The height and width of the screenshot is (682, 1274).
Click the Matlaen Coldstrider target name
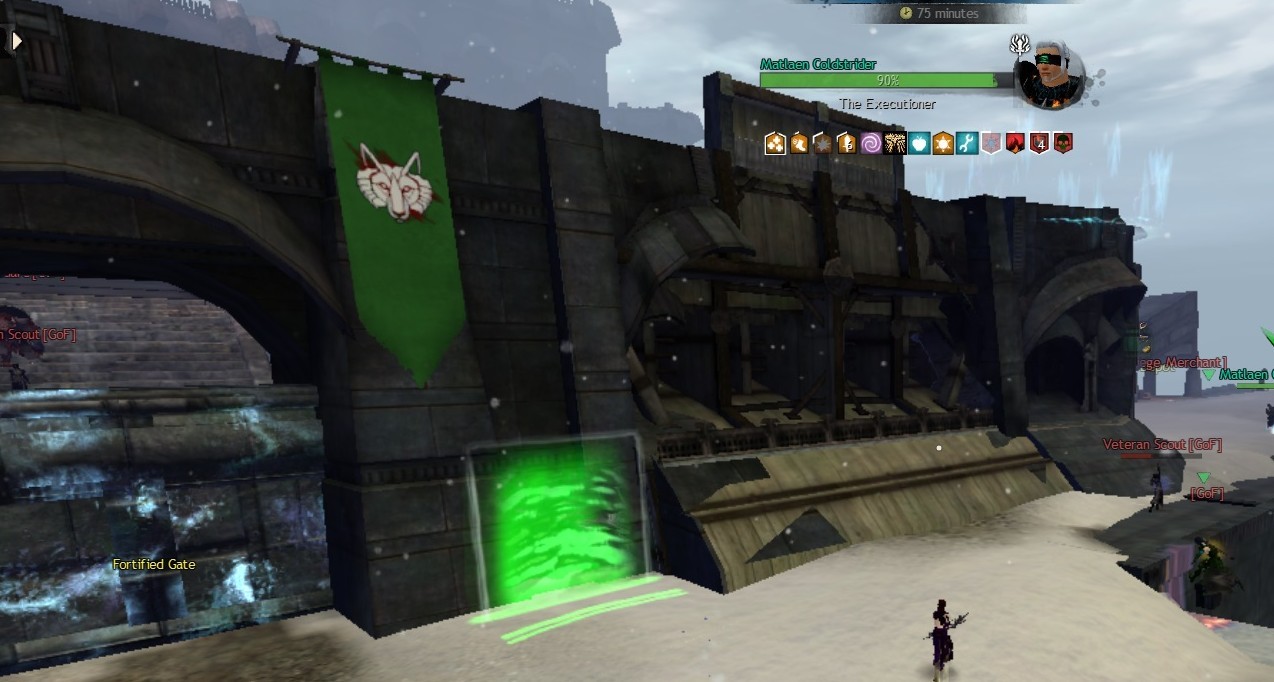tap(817, 65)
